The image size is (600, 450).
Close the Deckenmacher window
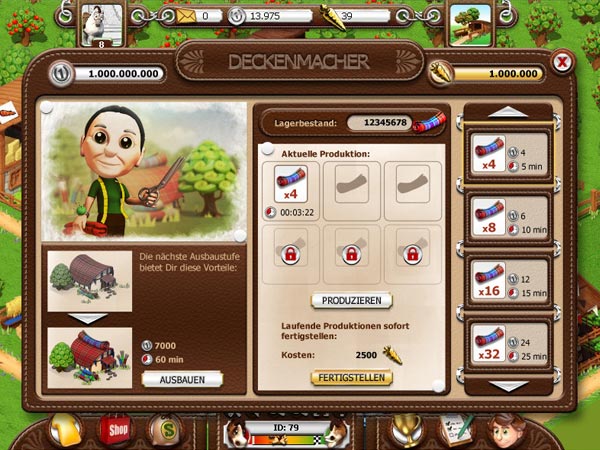[563, 63]
